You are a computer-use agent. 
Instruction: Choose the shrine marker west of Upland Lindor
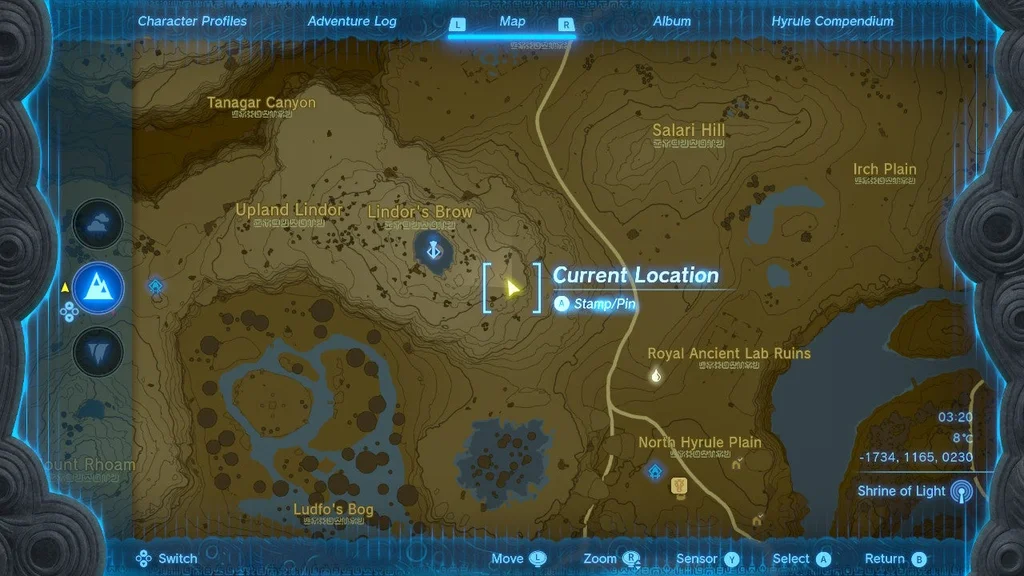pos(157,288)
